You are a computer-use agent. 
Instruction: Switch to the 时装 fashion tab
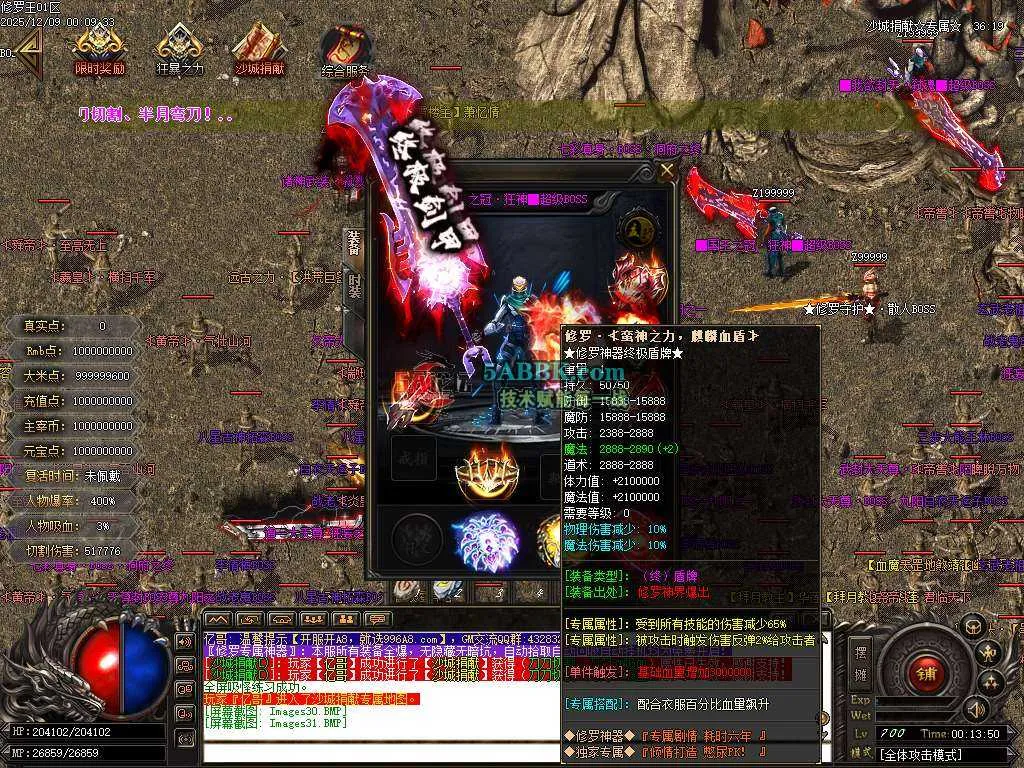tap(355, 286)
